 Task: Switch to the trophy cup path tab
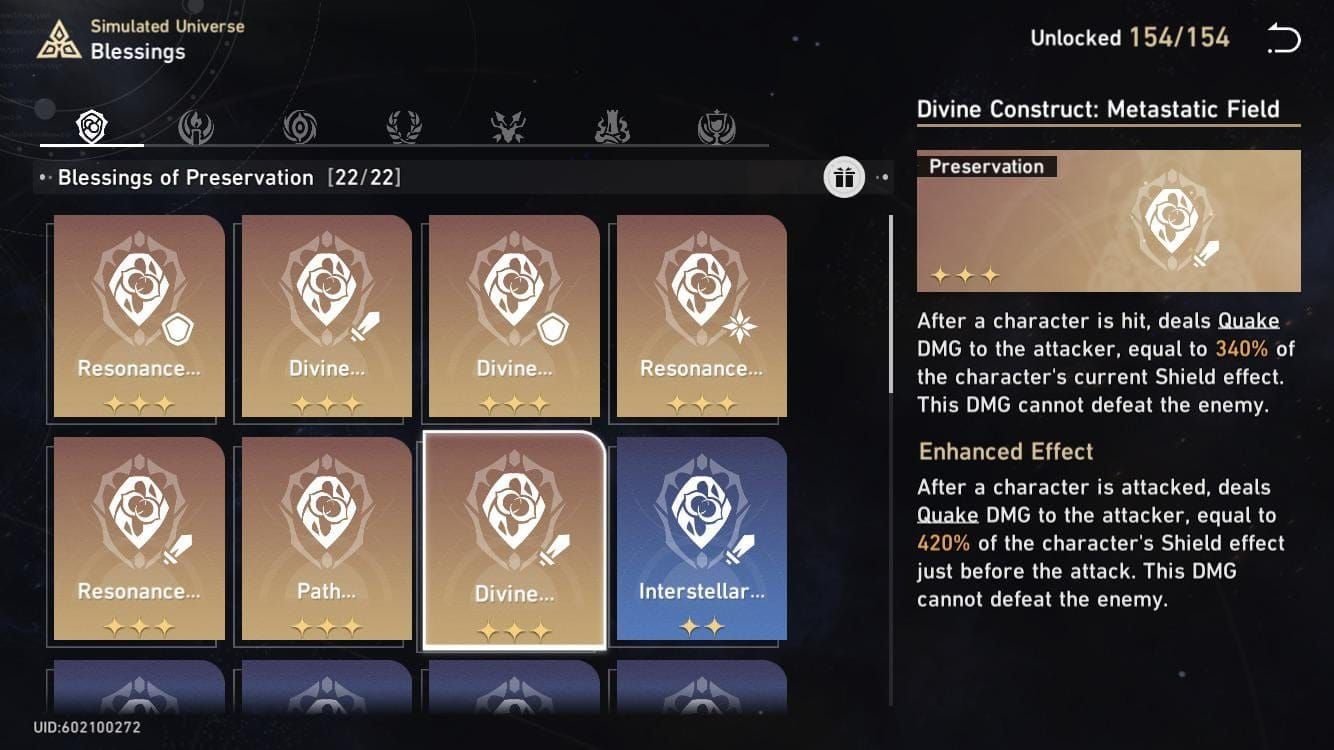click(x=716, y=127)
